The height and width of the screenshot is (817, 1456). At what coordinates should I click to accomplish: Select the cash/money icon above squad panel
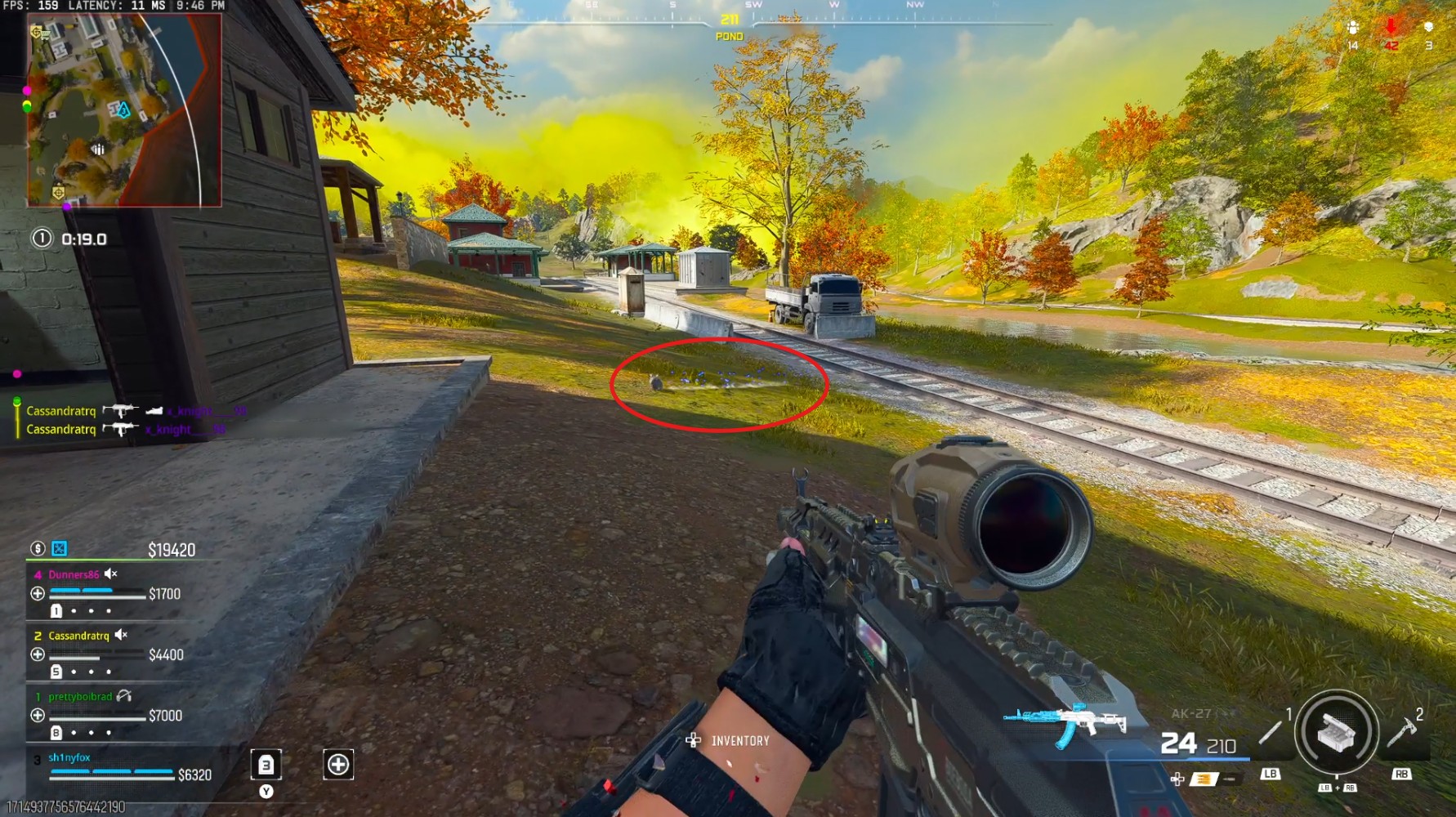(38, 550)
